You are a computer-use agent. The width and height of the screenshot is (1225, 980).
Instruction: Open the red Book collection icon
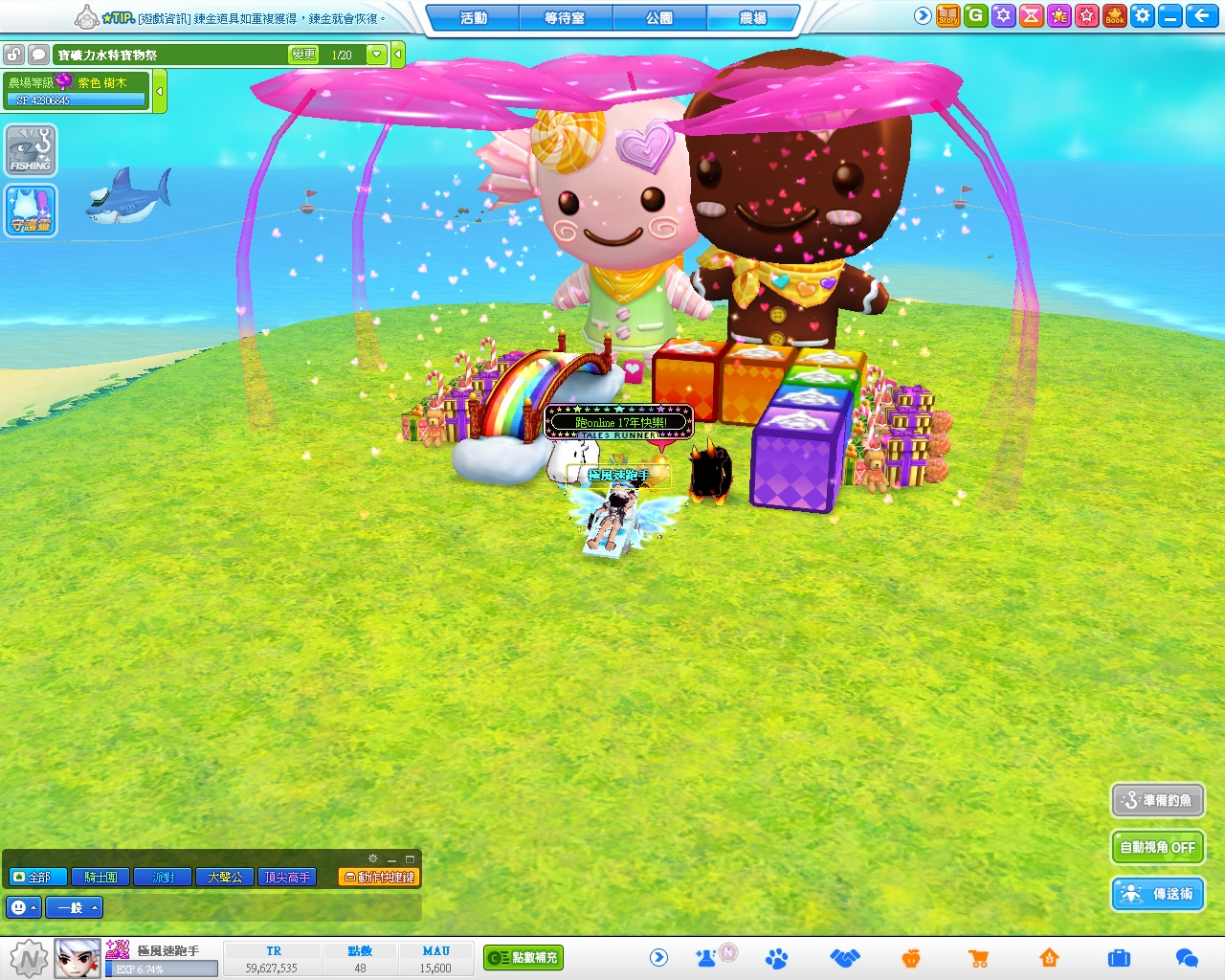coord(1115,15)
